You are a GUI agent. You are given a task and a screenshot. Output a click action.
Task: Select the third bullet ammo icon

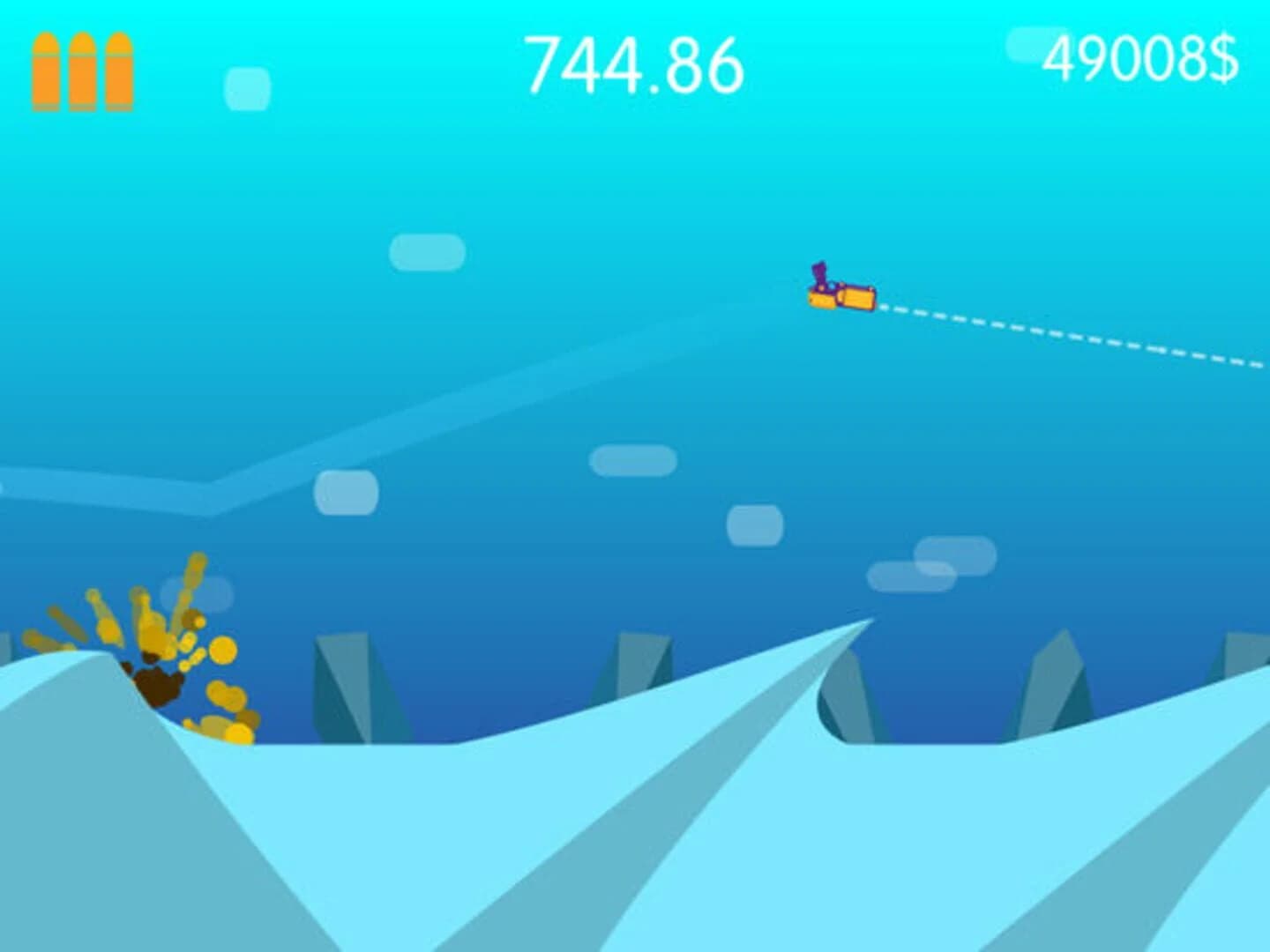click(x=121, y=71)
